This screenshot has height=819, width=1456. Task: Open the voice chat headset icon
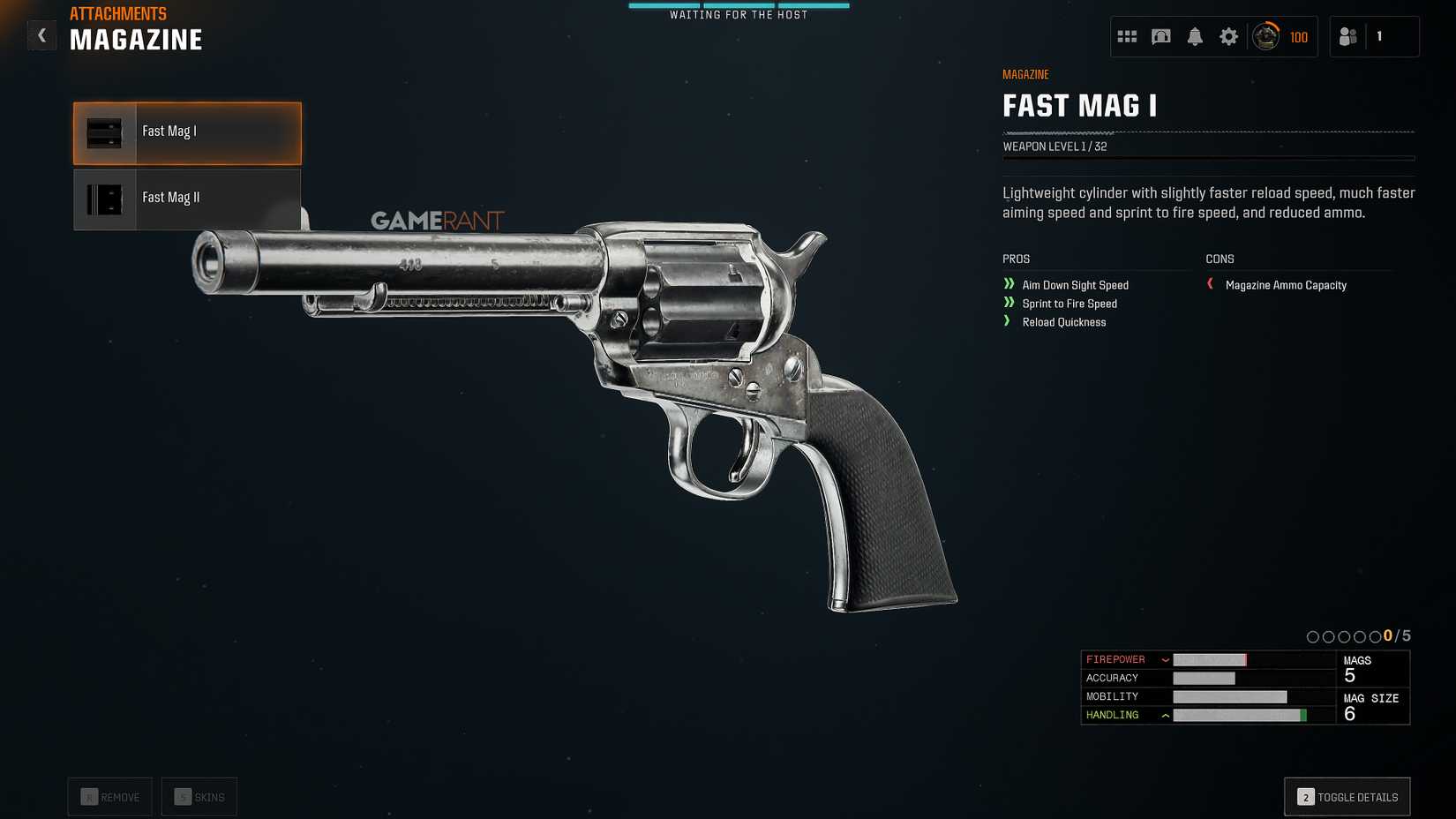1161,36
